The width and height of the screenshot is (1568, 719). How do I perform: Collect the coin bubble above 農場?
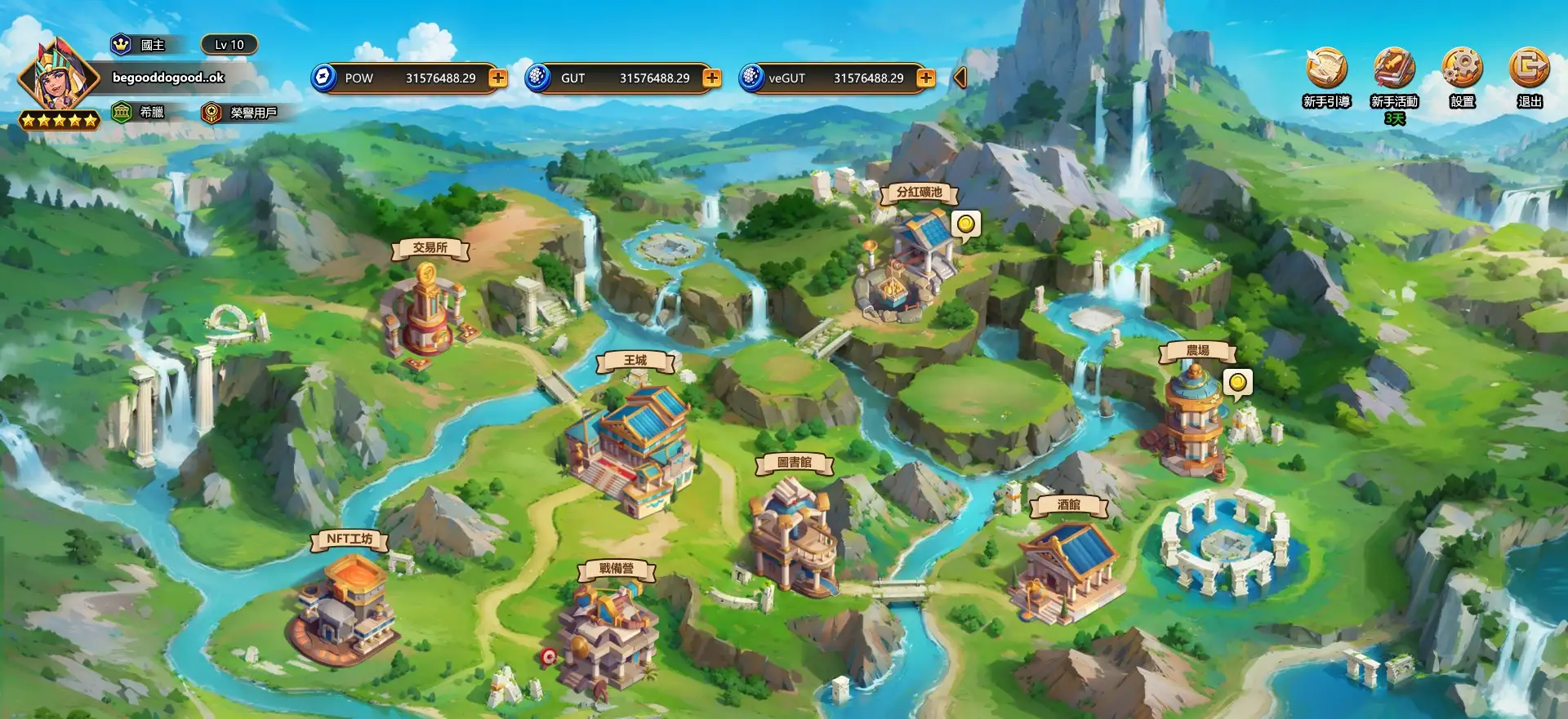[1237, 382]
